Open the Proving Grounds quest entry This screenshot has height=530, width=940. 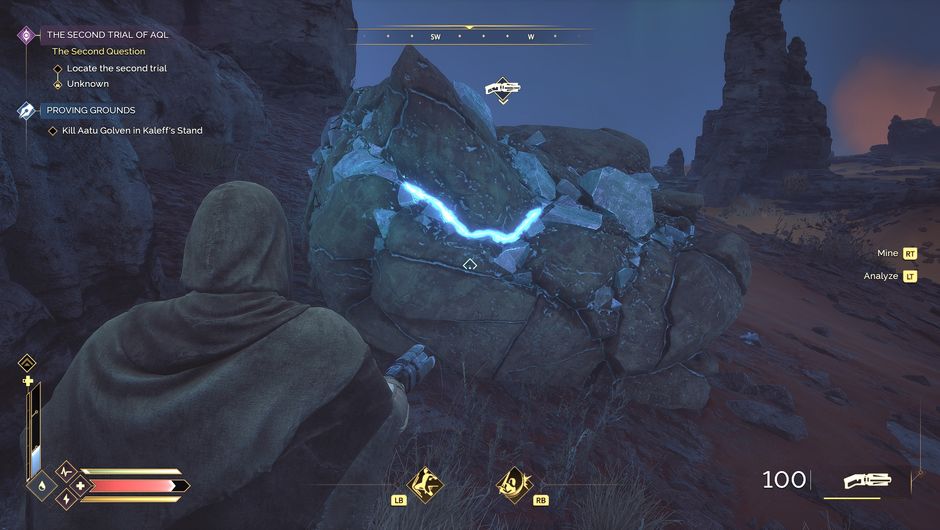90,110
